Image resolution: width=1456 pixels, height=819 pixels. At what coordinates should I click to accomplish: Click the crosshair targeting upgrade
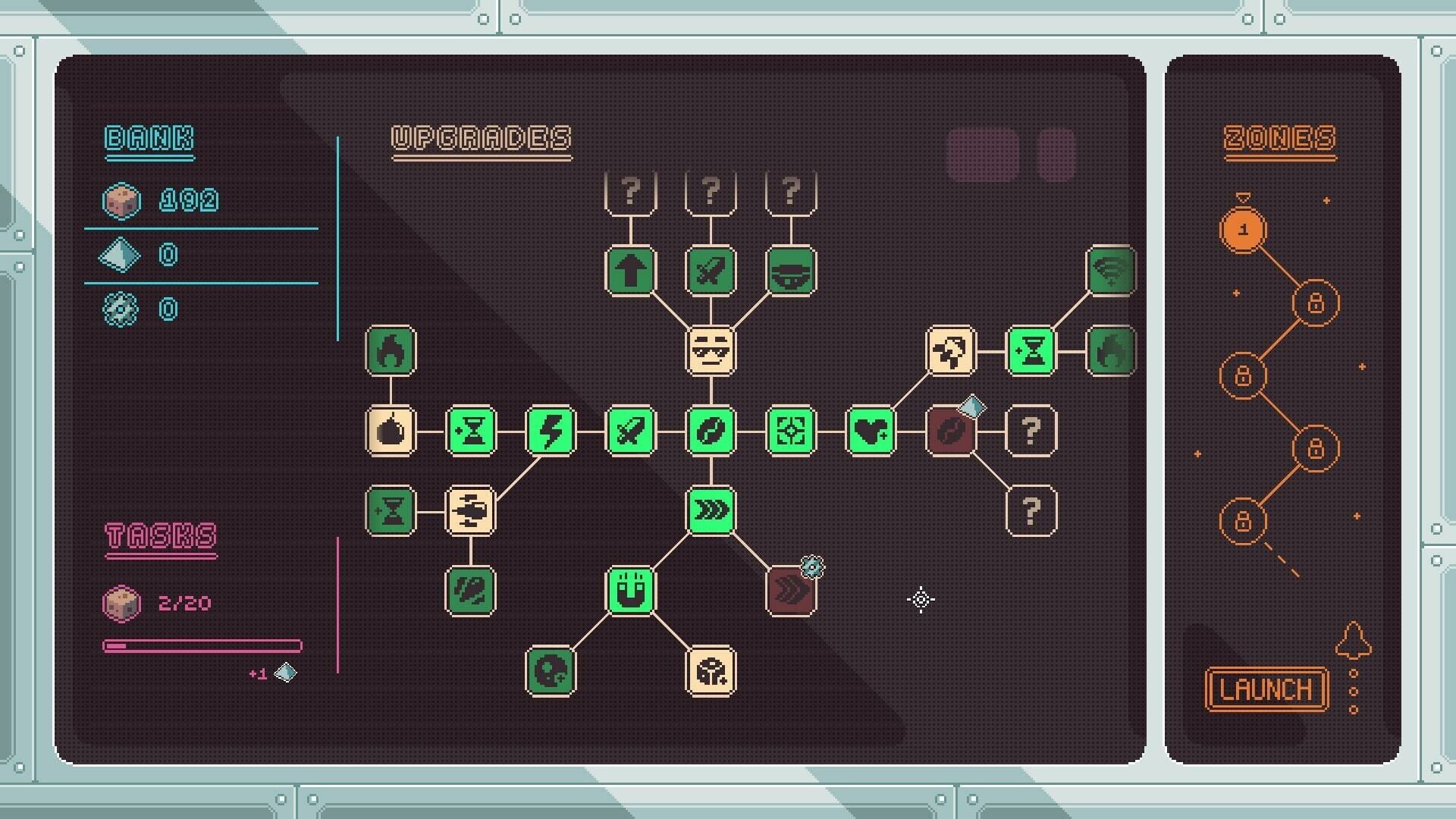click(791, 432)
